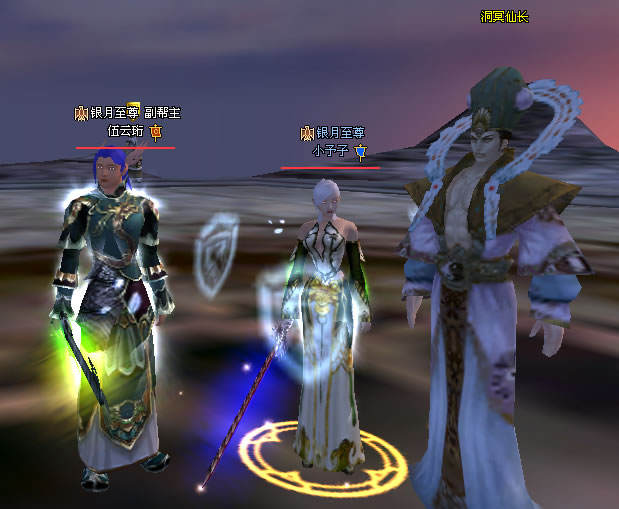Screen dimensions: 619x509
Task: Select the 小子子 player nameplate
Action: (x=329, y=151)
